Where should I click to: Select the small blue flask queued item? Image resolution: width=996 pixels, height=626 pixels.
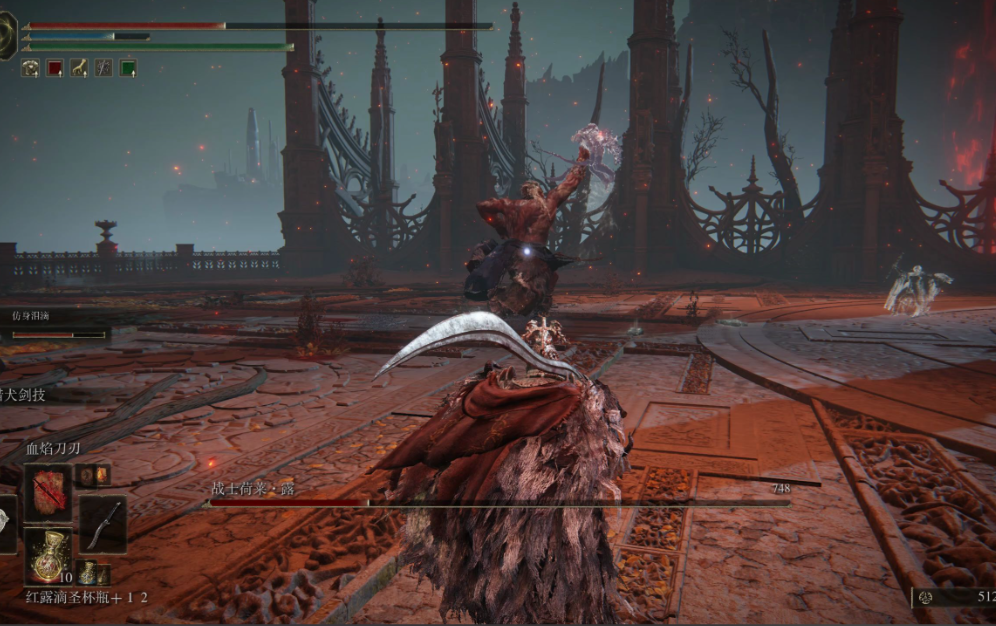click(88, 573)
